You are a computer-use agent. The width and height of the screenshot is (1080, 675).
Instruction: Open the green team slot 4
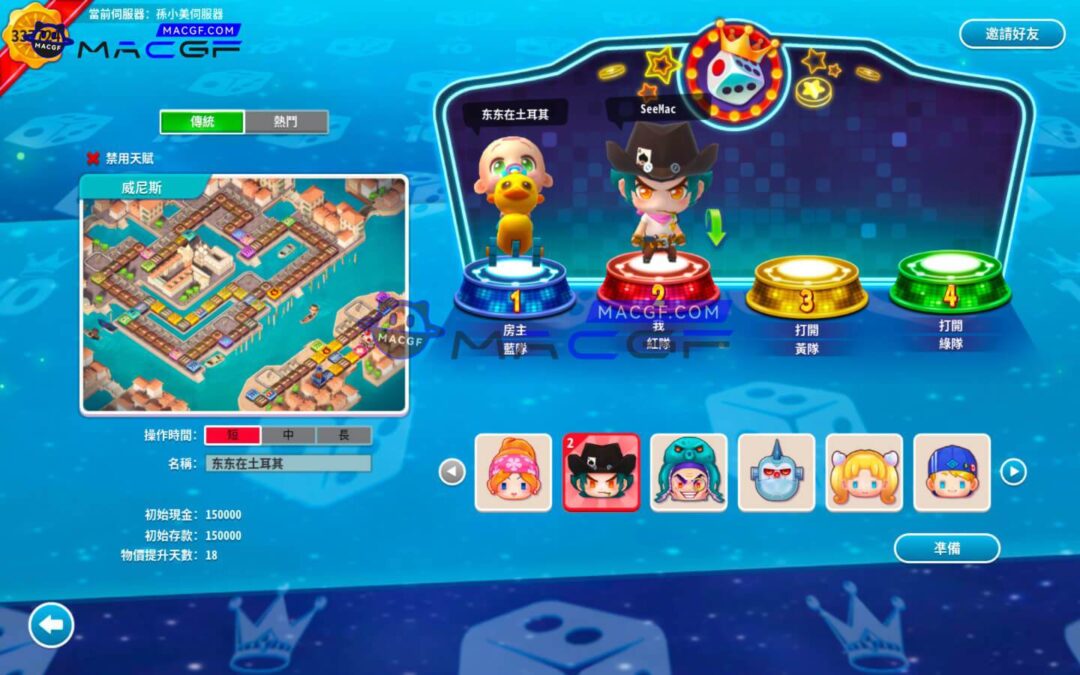(x=950, y=279)
